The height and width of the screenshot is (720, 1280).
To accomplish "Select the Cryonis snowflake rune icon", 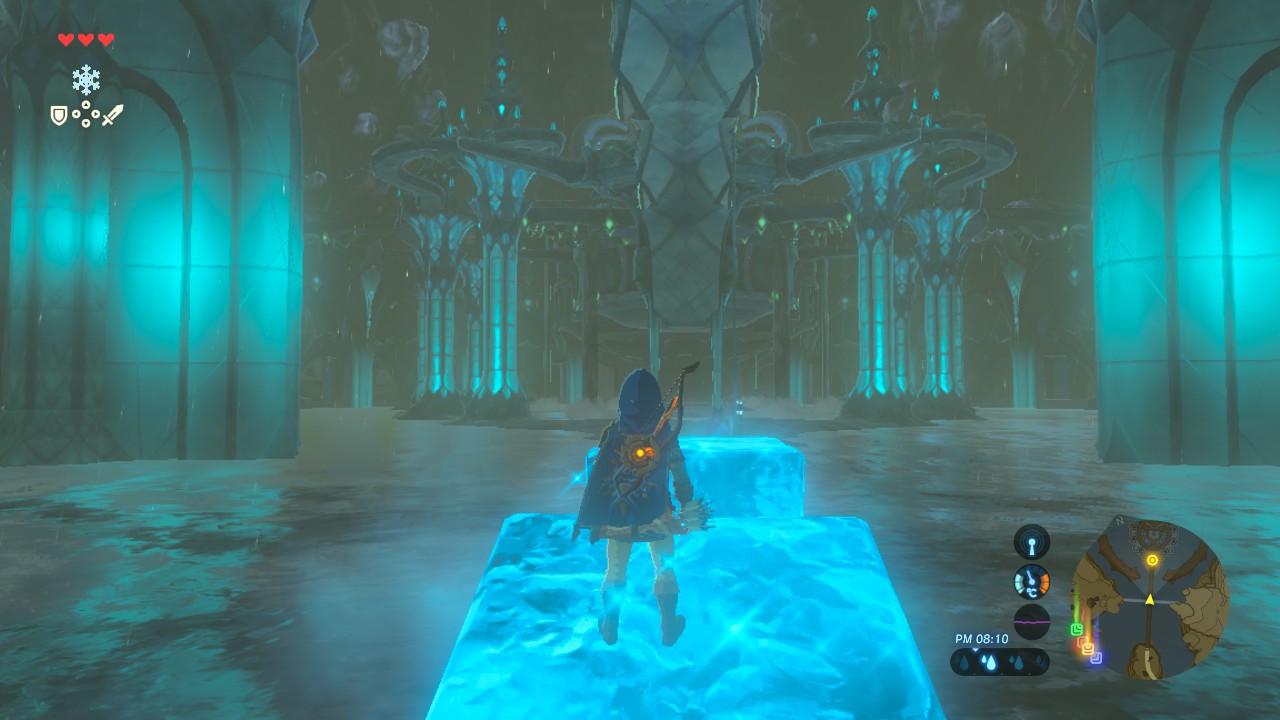I will [86, 80].
